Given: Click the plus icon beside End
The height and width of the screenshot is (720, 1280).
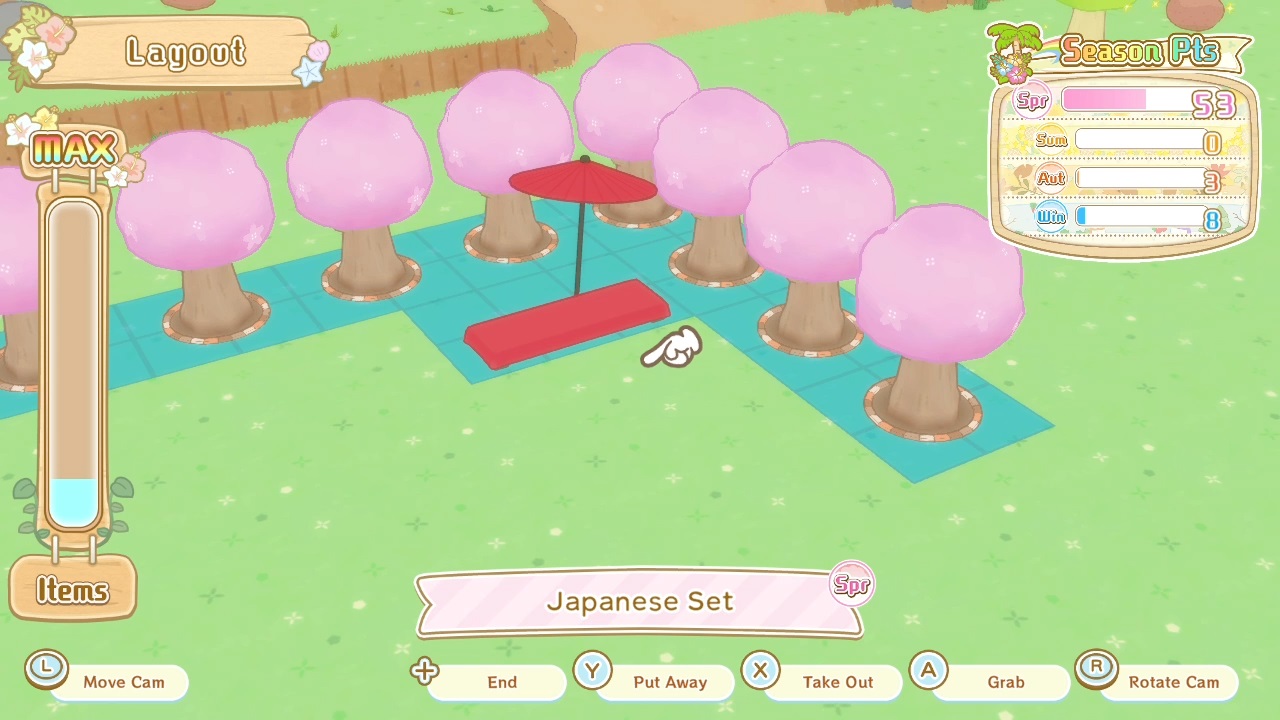Looking at the screenshot, I should coord(424,672).
